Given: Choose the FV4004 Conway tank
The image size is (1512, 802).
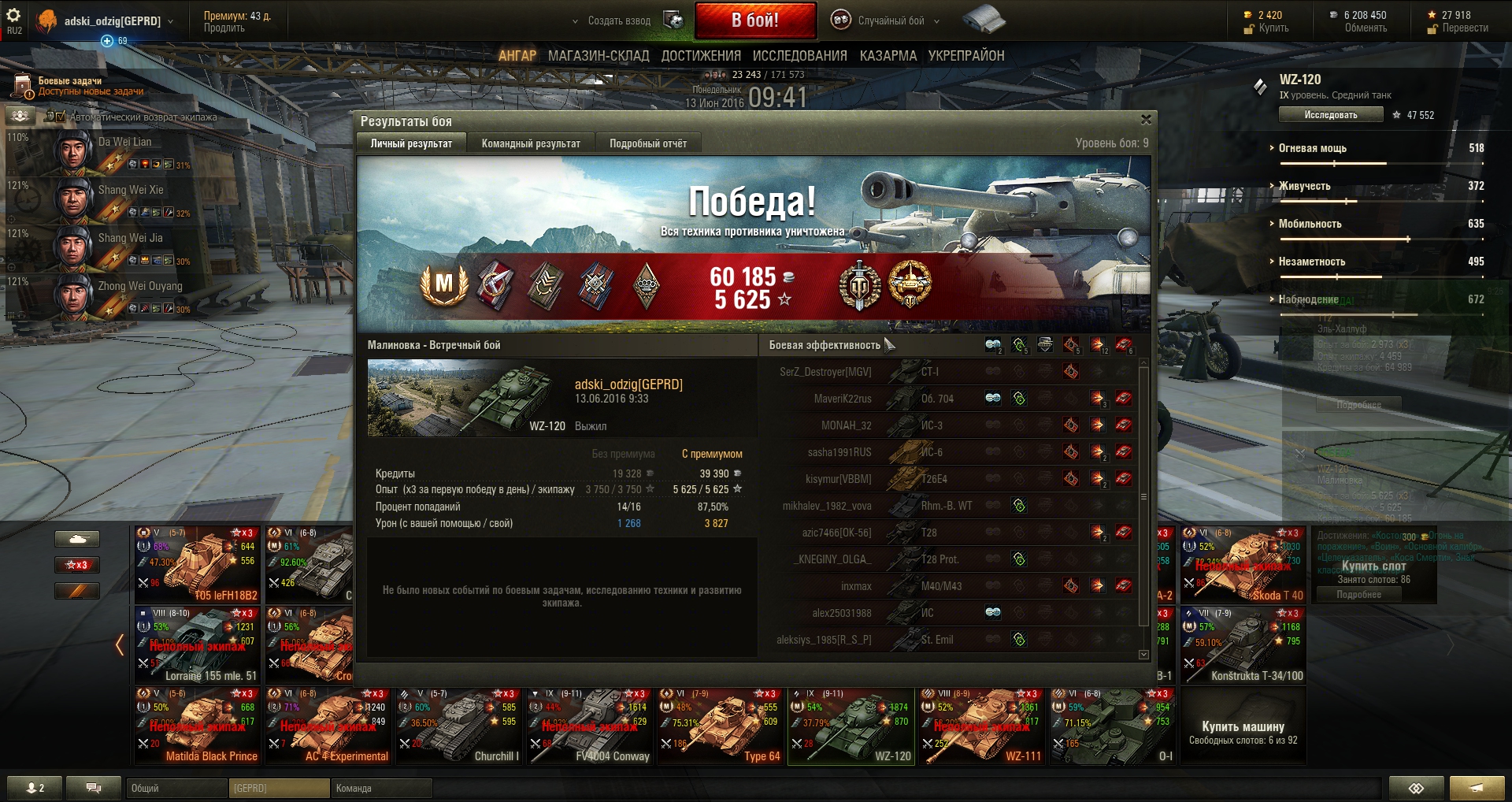Looking at the screenshot, I should tap(591, 726).
